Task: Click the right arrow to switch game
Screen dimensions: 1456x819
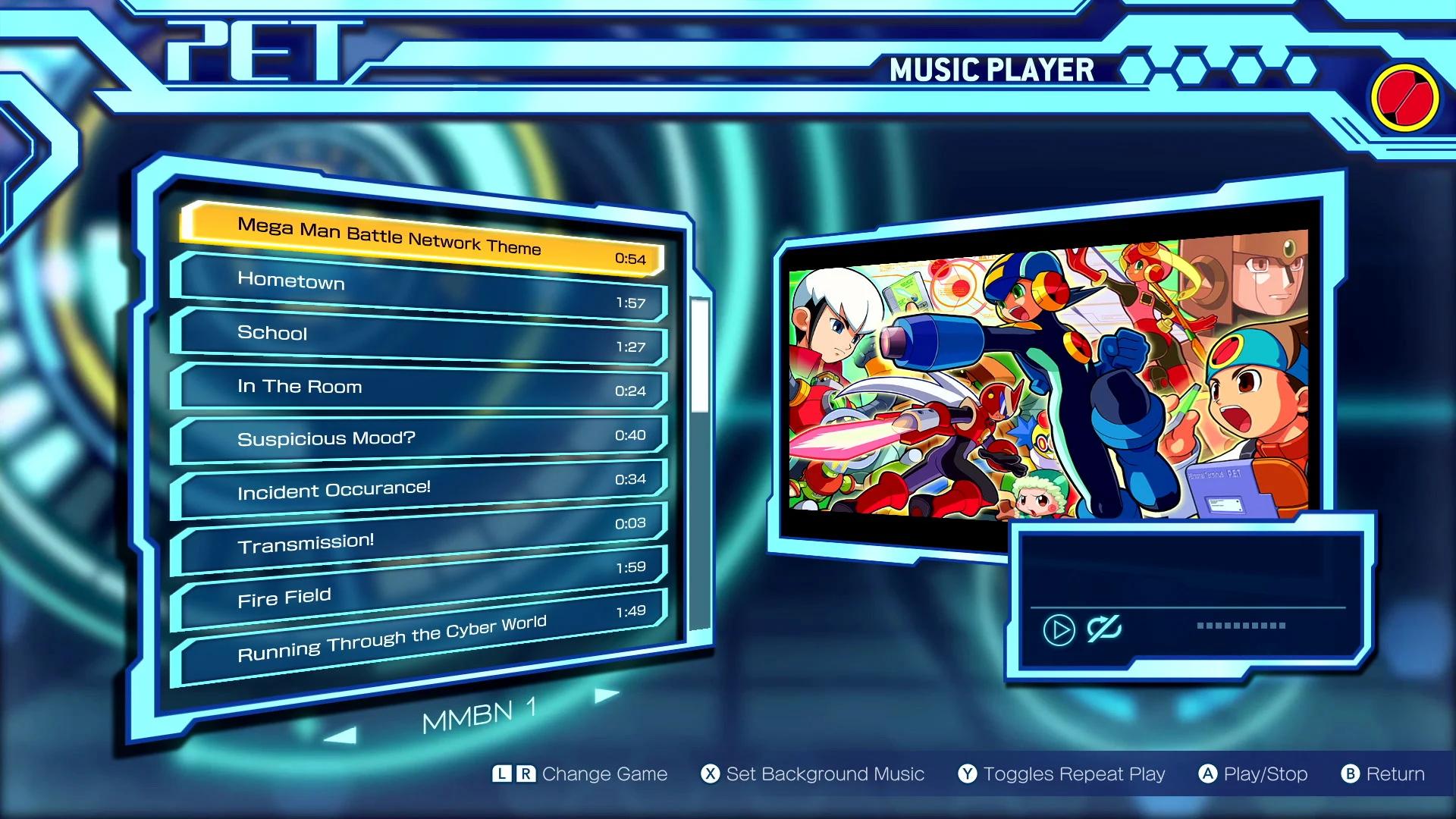Action: 606,695
